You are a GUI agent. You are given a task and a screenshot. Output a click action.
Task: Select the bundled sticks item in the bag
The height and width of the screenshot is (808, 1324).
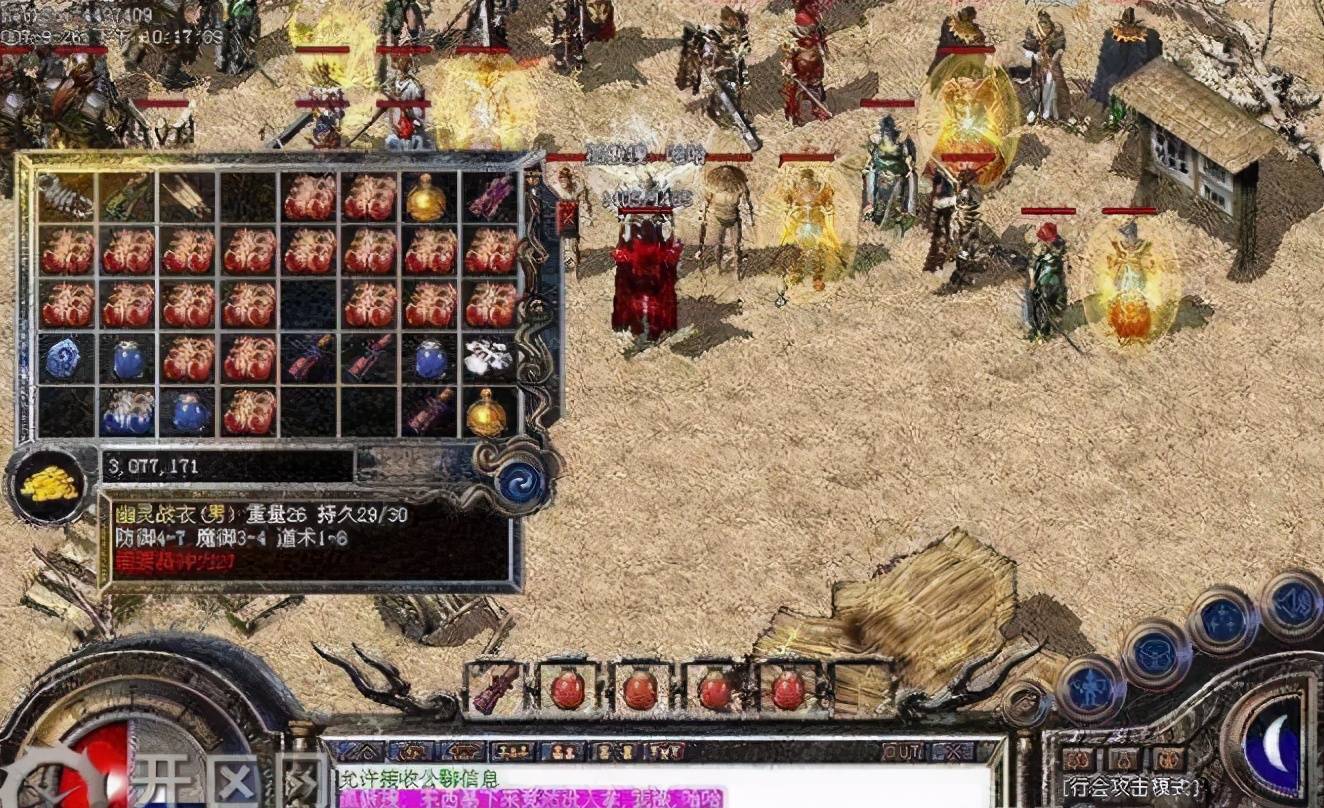187,198
